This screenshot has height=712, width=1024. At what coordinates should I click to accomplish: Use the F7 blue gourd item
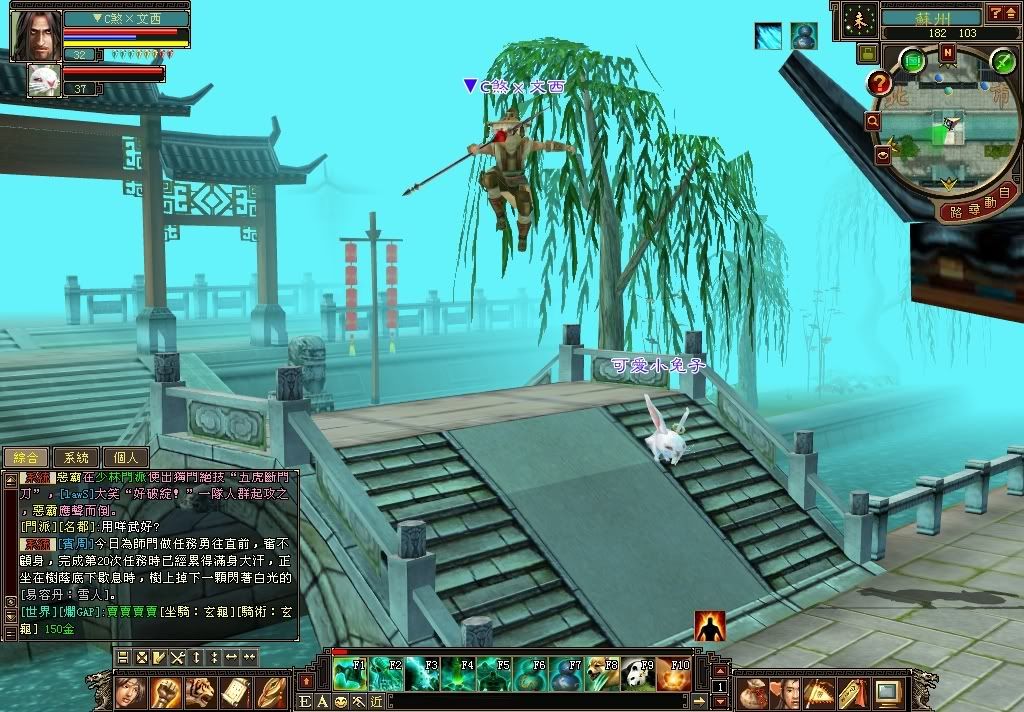pyautogui.click(x=566, y=674)
